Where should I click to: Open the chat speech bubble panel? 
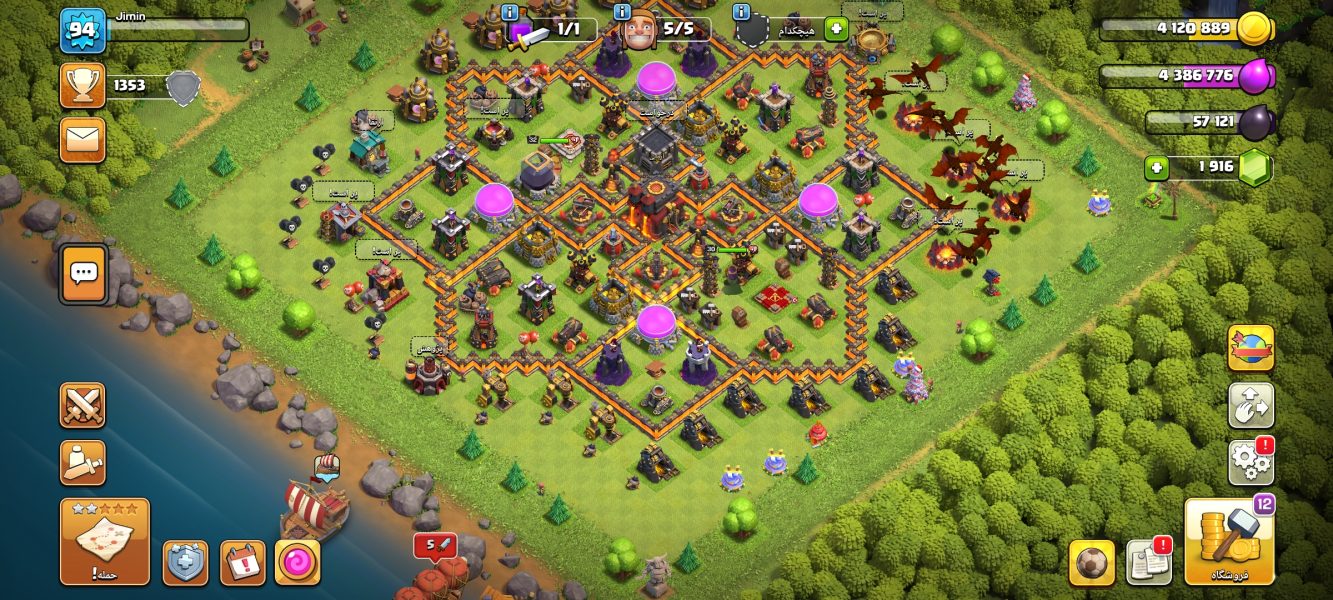pyautogui.click(x=83, y=273)
